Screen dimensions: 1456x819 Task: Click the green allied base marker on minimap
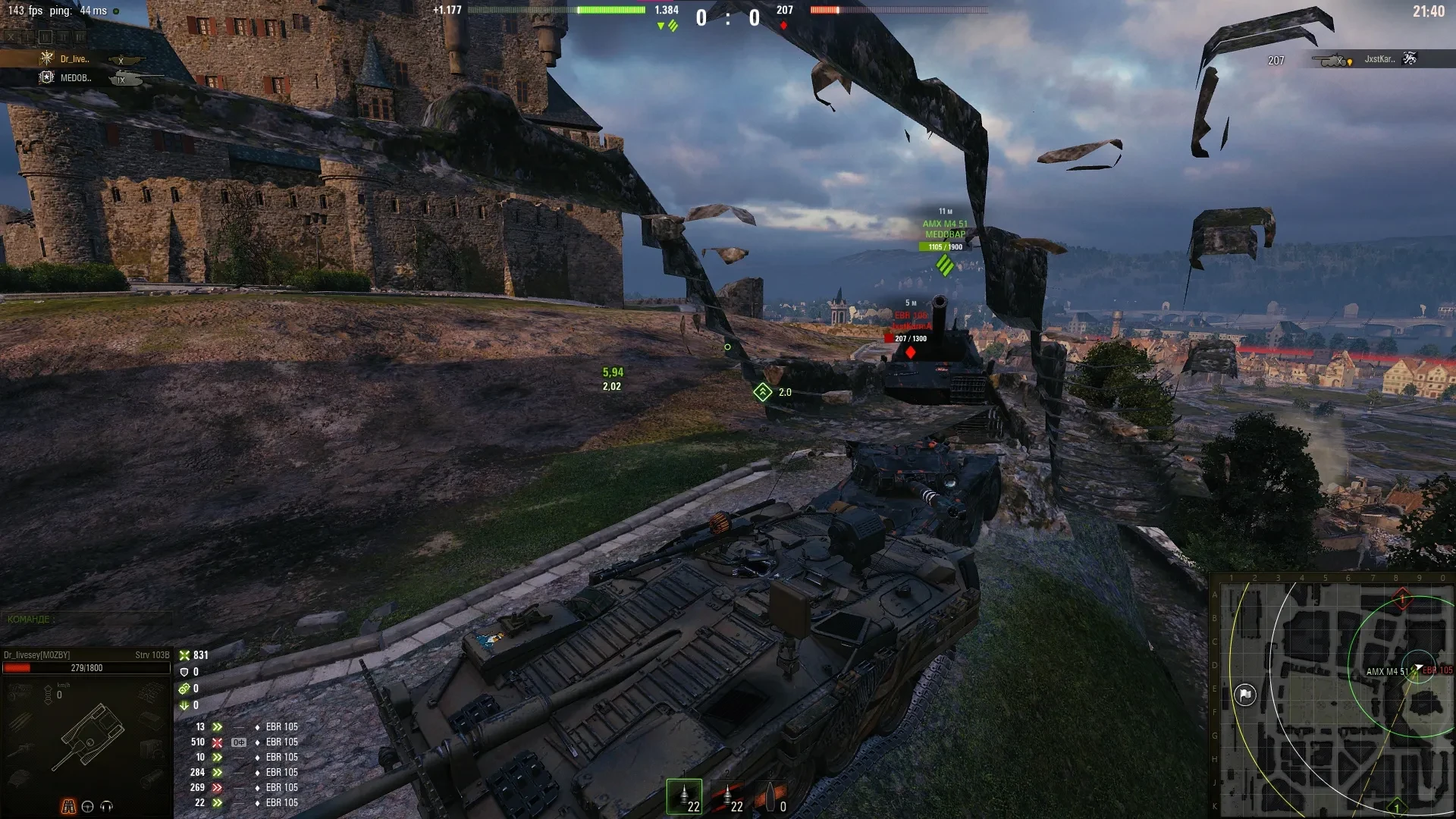tap(1397, 807)
